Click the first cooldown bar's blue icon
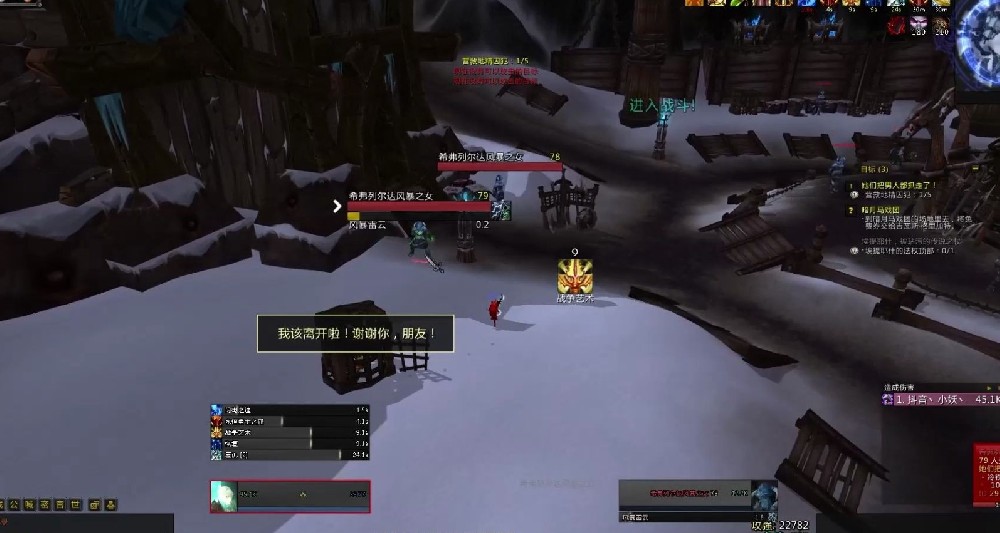 pos(216,410)
